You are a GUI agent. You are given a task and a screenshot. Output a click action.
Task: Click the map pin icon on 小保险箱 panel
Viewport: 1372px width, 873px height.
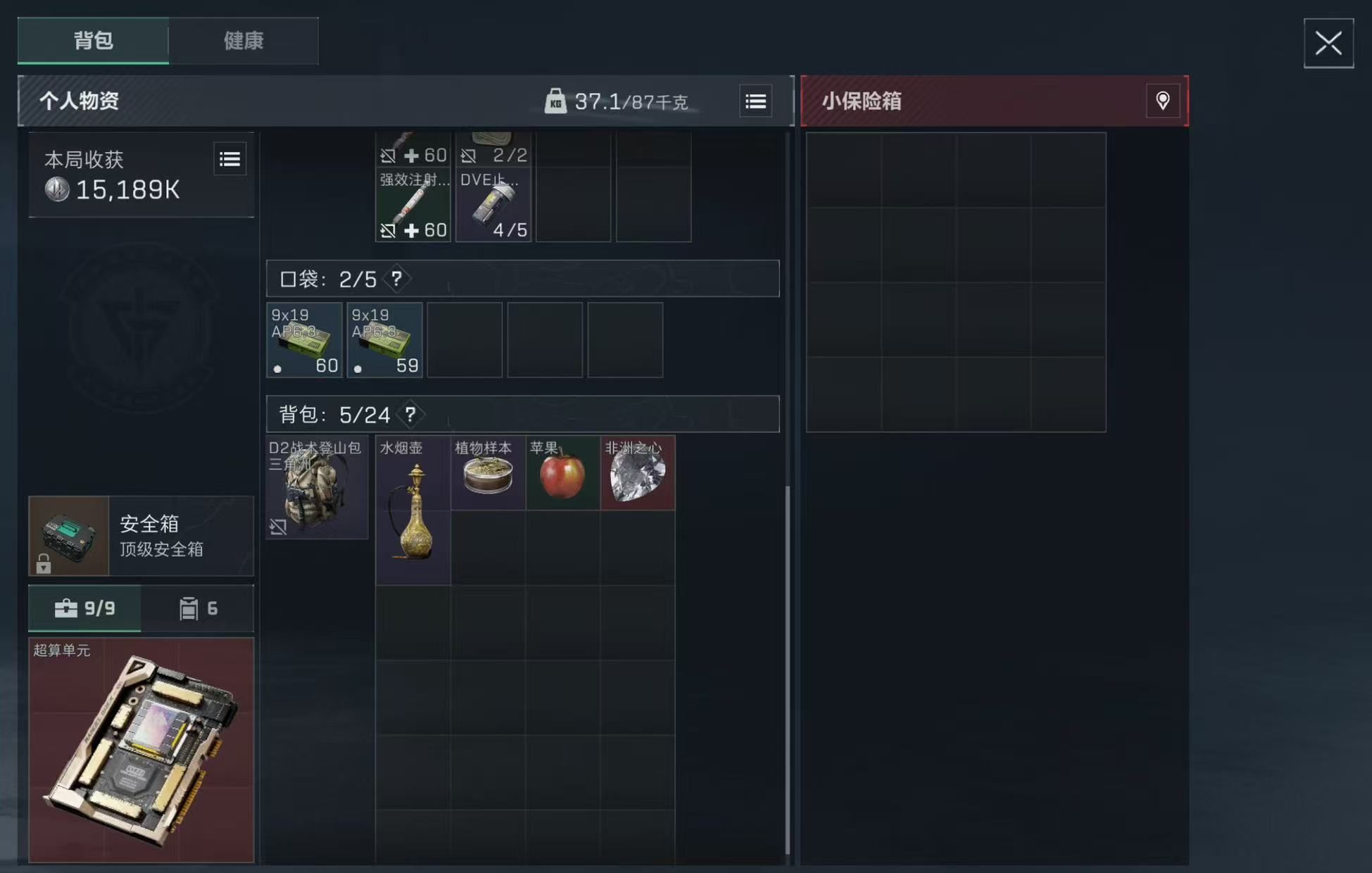(1162, 101)
